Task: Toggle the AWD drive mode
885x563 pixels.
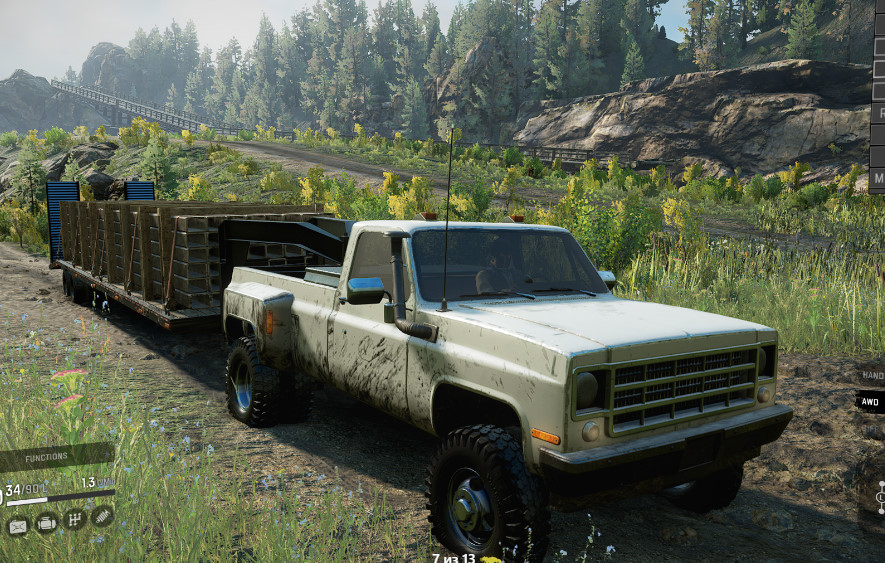Action: tap(870, 401)
